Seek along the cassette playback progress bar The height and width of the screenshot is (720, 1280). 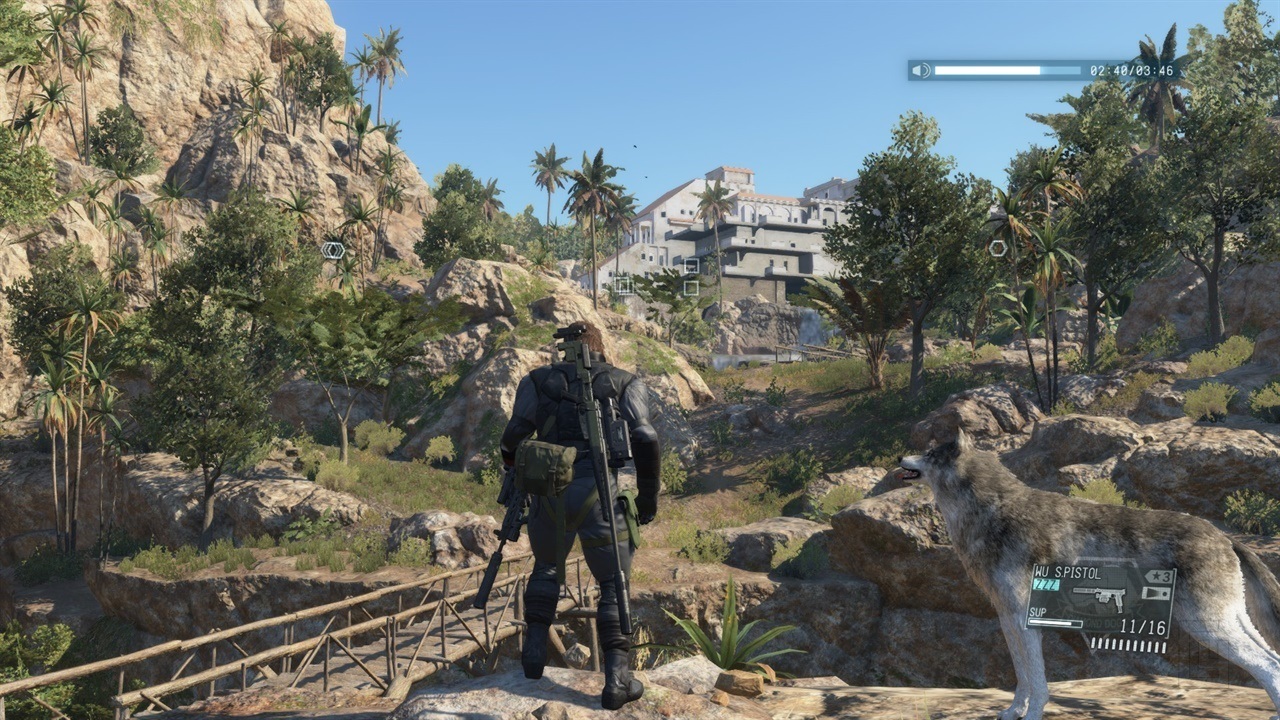(x=1007, y=70)
